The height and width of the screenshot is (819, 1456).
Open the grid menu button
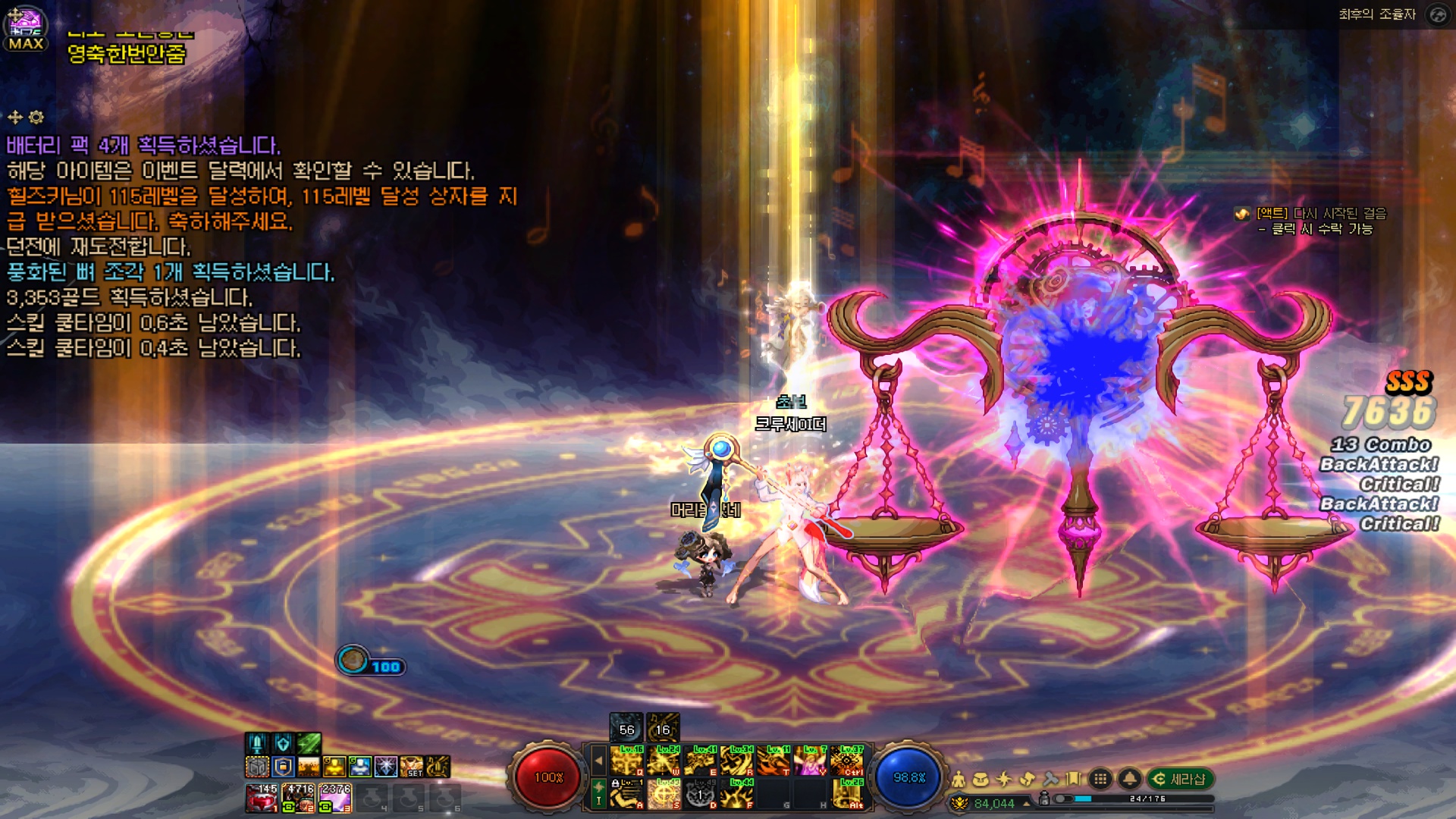click(x=1100, y=779)
